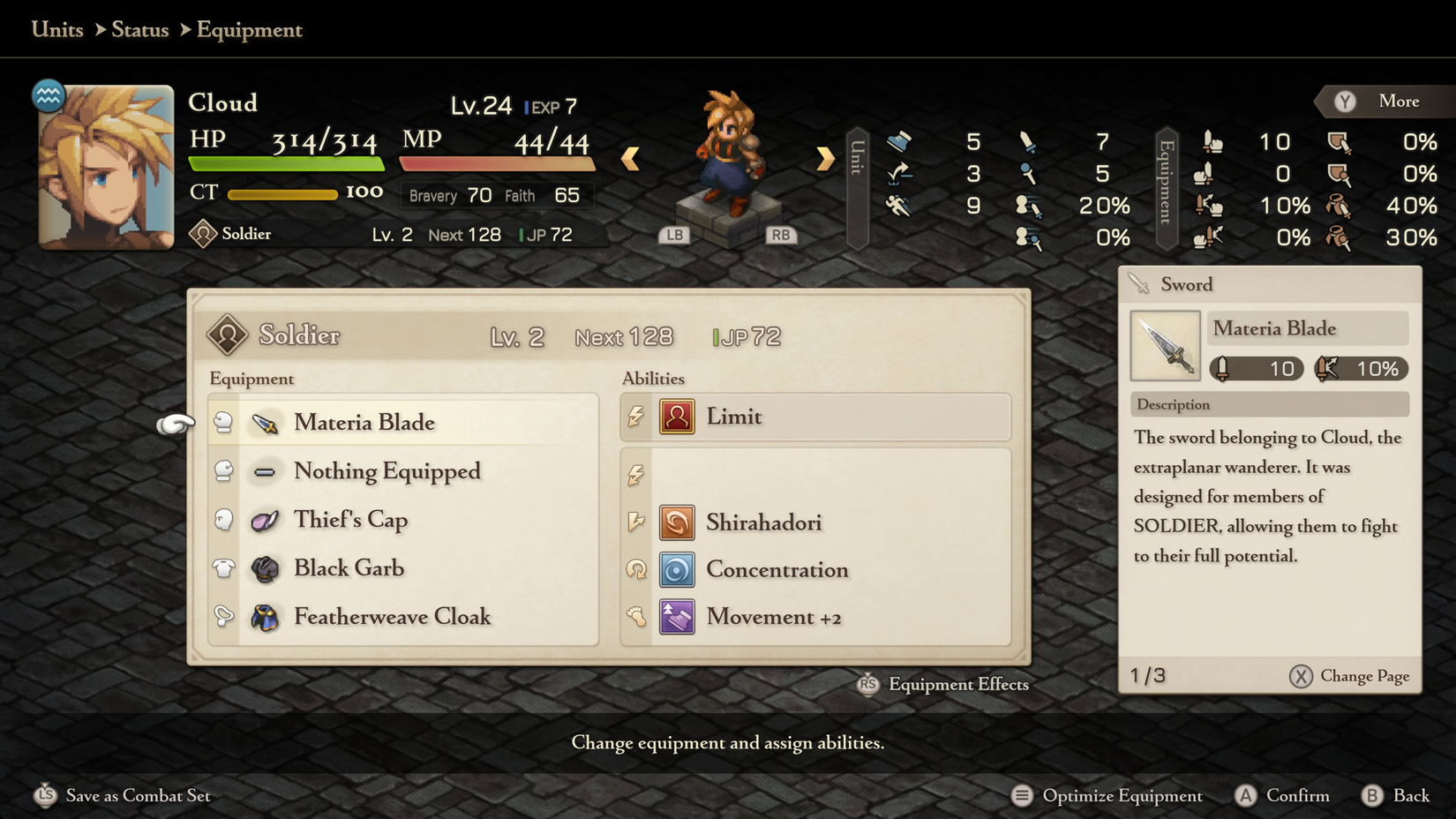Screen dimensions: 1456x819
Task: Select the sword icon in the item detail panel
Action: [1165, 345]
